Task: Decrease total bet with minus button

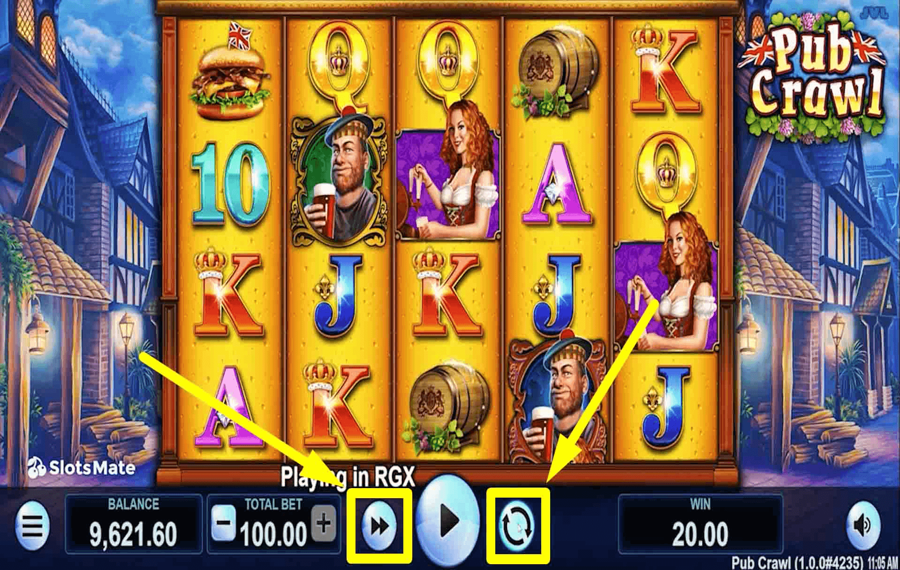Action: (x=224, y=523)
